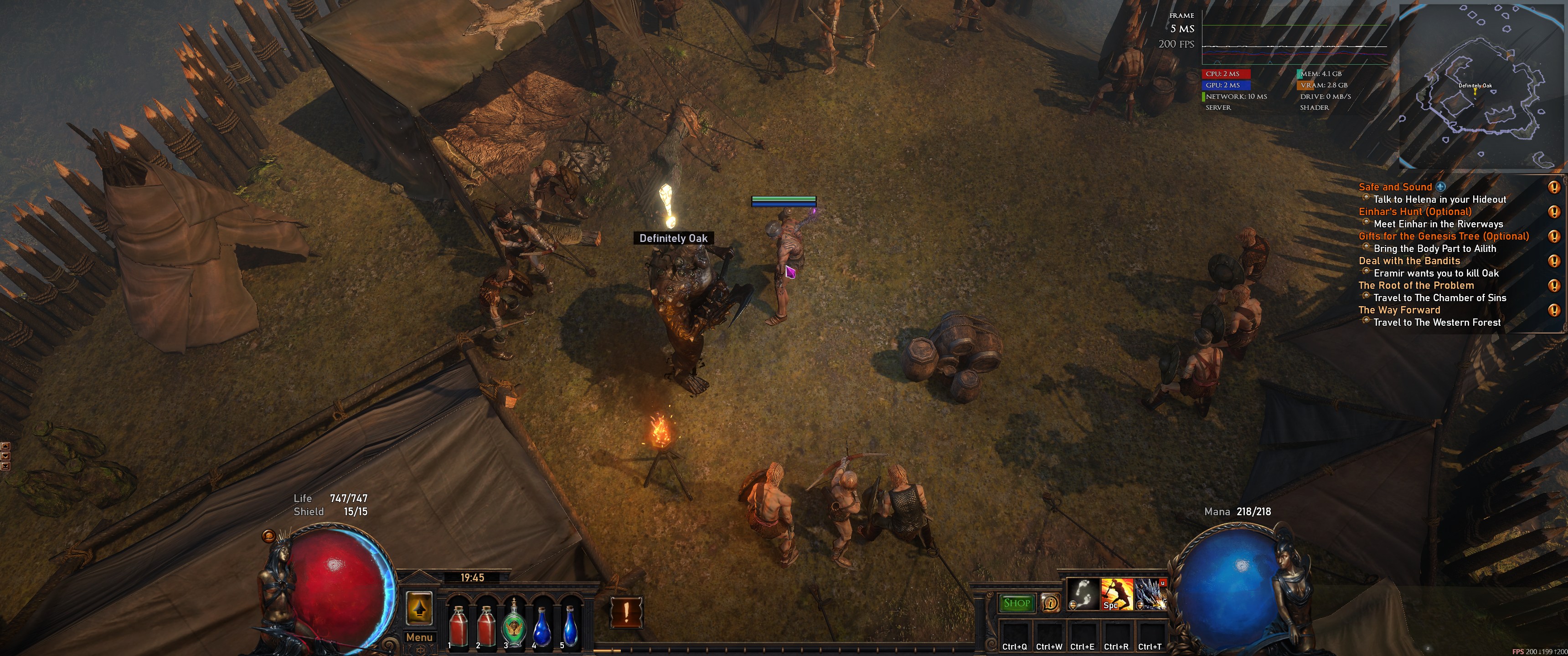Click the gold info speech-bubble icon
The width and height of the screenshot is (1568, 656).
1050,603
